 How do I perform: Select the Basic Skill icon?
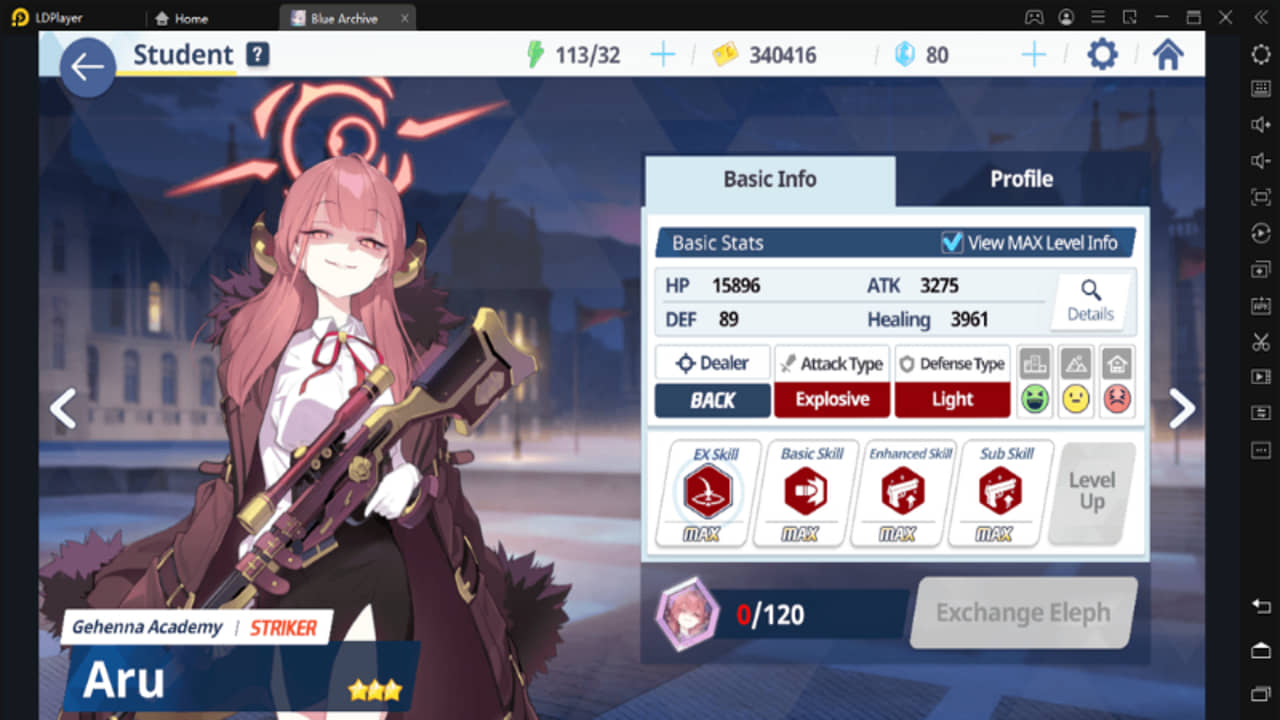point(805,490)
